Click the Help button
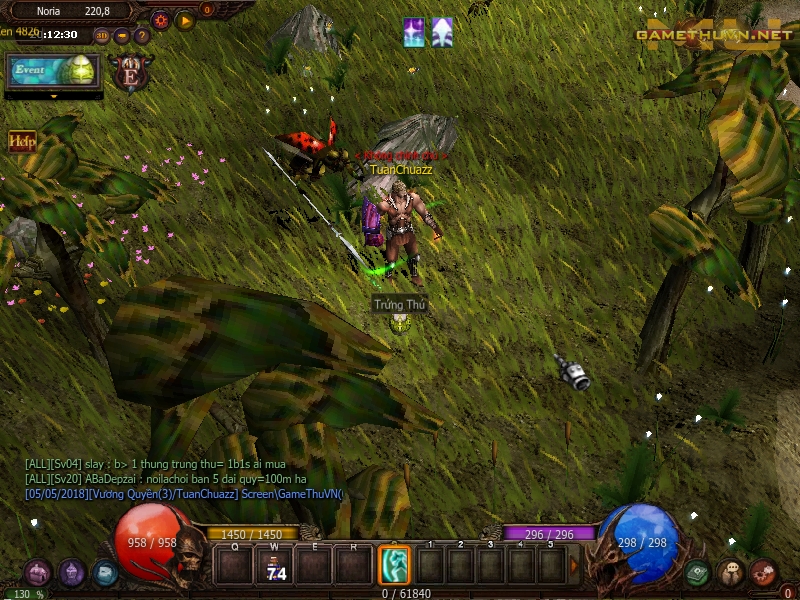Viewport: 800px width, 600px height. tap(22, 141)
